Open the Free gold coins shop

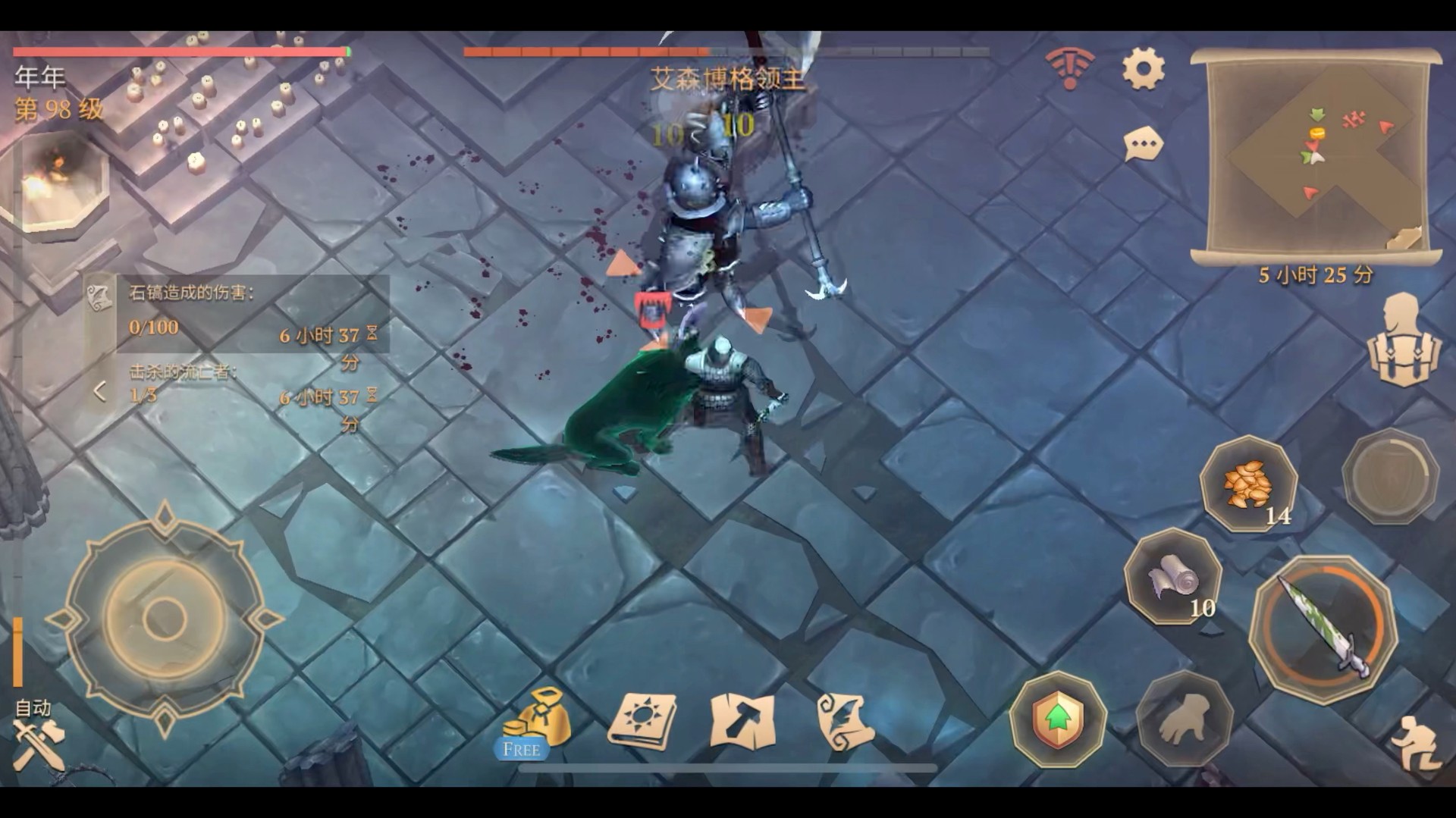coord(537,723)
